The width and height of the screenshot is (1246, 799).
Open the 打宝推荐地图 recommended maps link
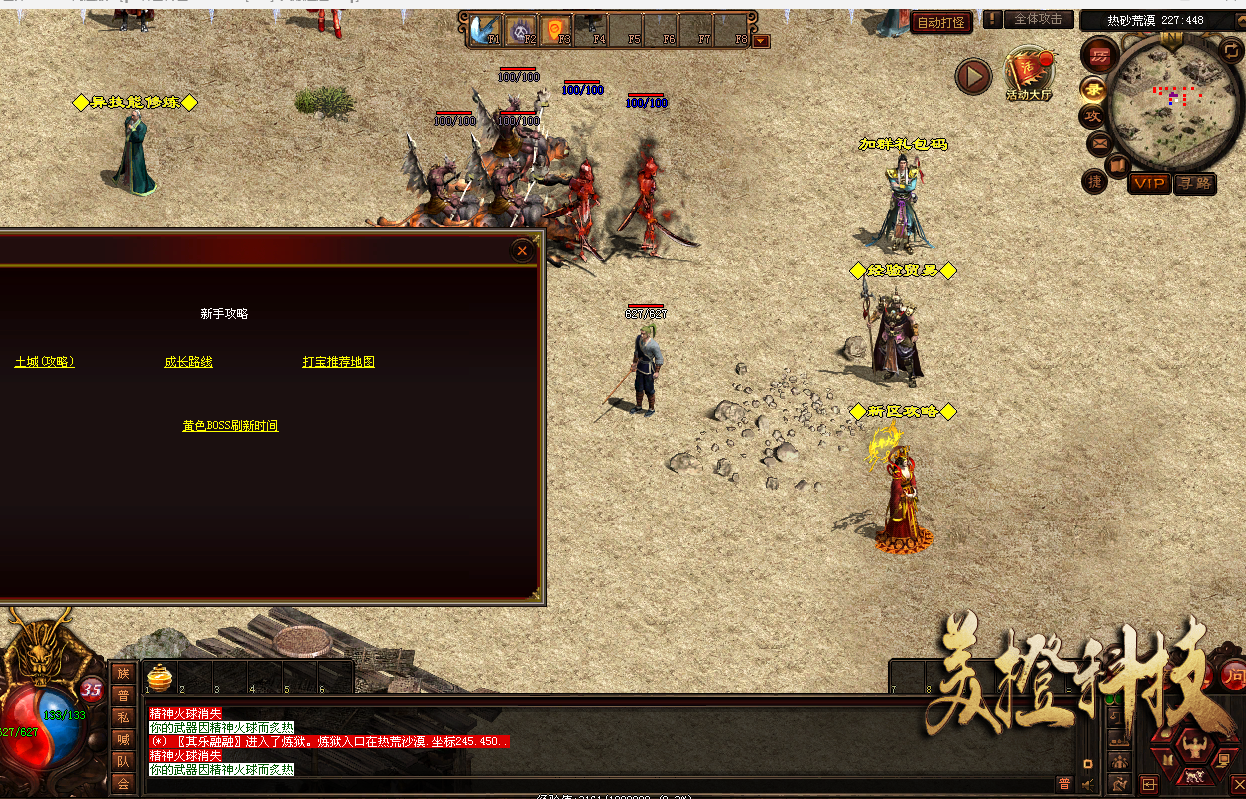click(338, 362)
